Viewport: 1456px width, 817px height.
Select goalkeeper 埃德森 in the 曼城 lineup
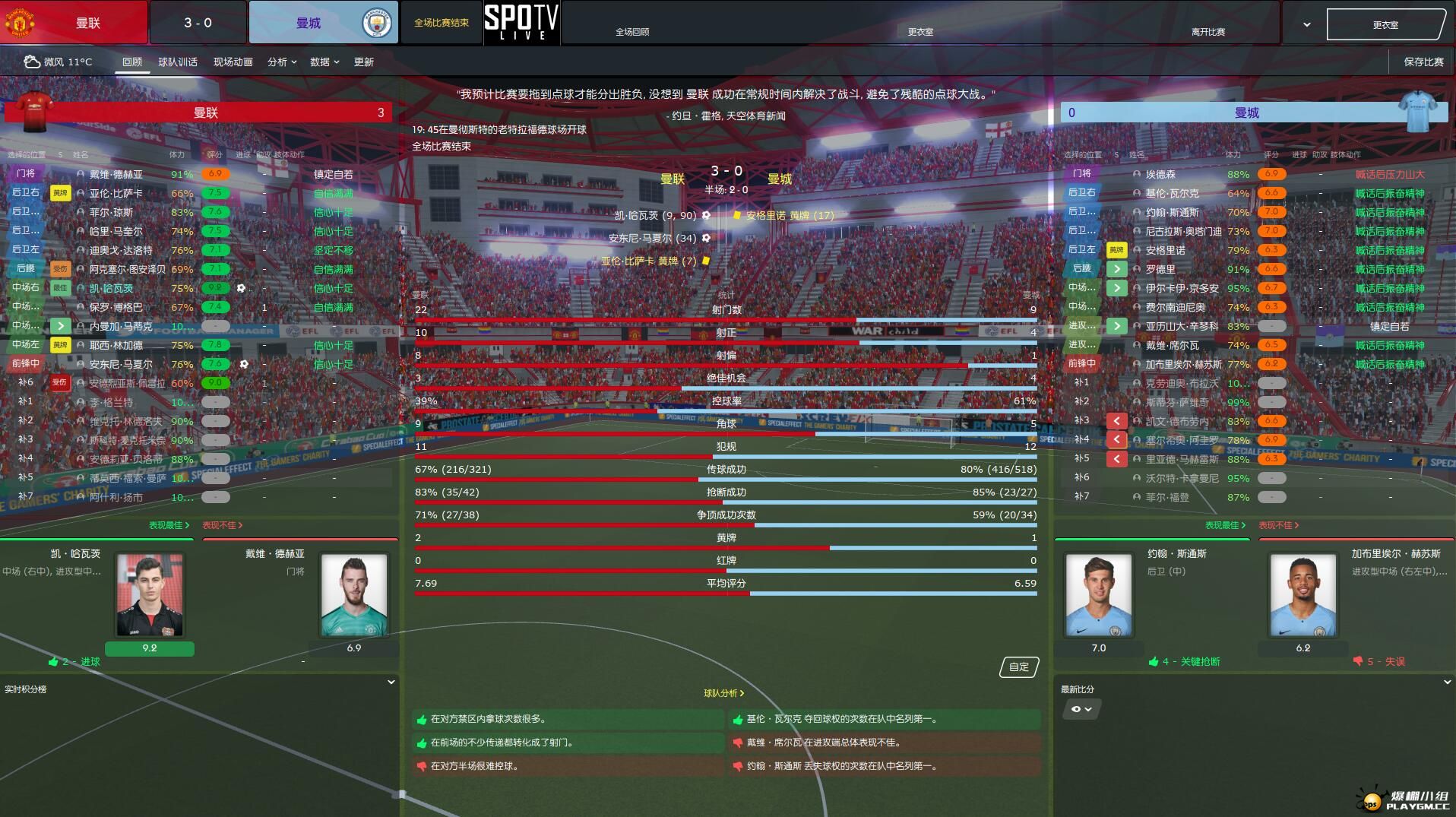1160,174
